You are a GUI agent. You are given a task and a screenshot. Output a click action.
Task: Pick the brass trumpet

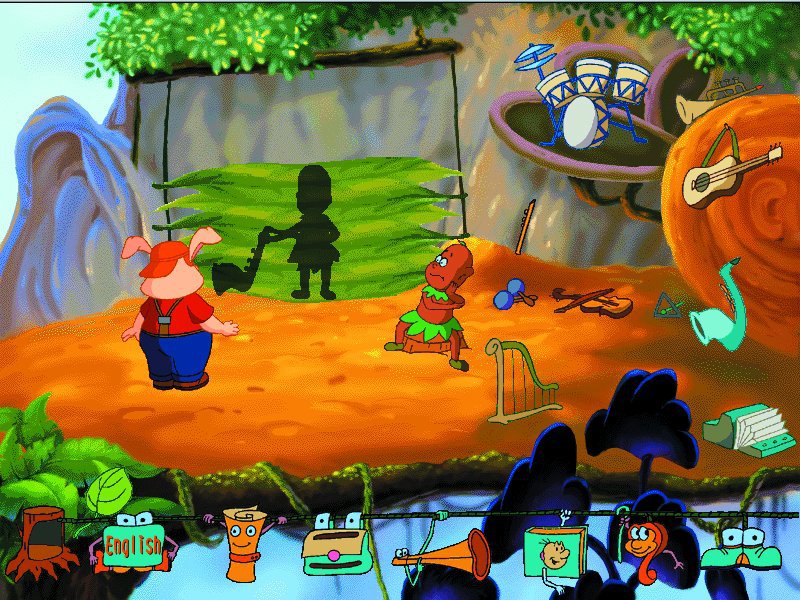[x=703, y=103]
